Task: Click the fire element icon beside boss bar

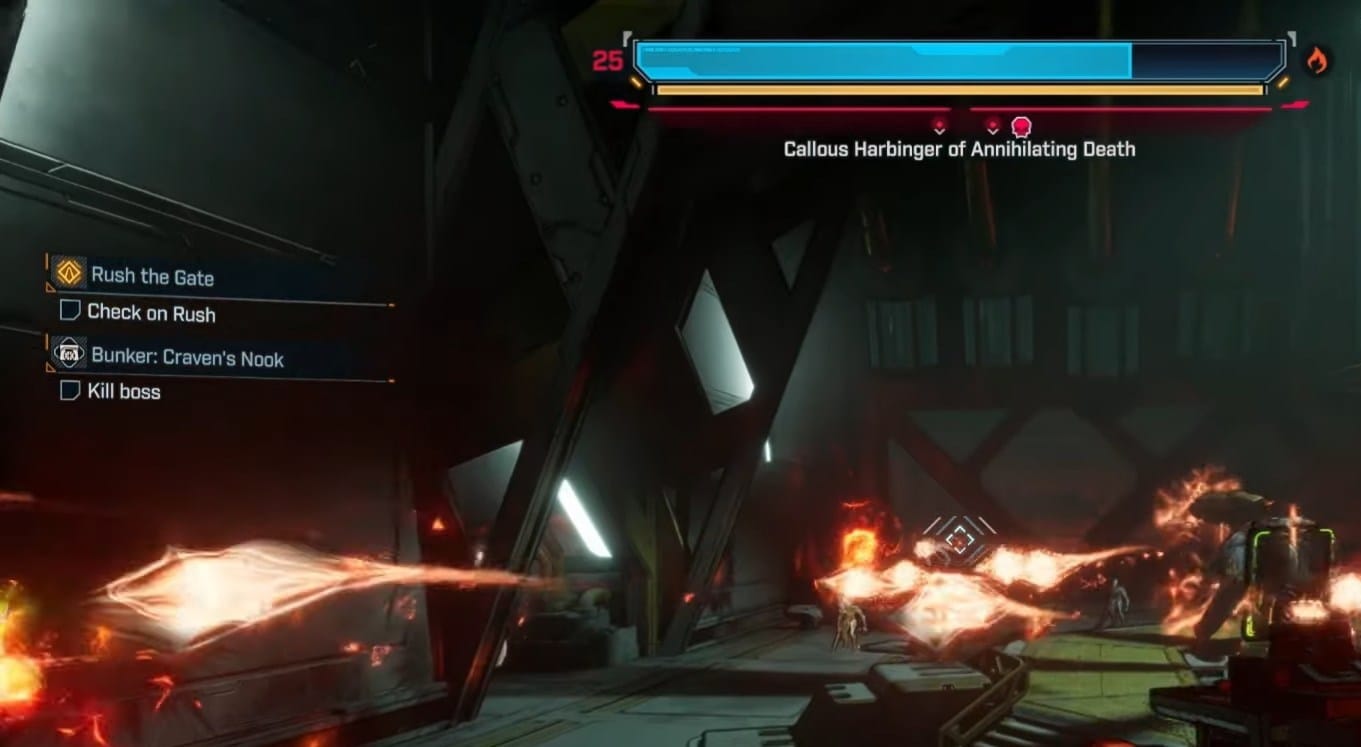Action: (1316, 61)
